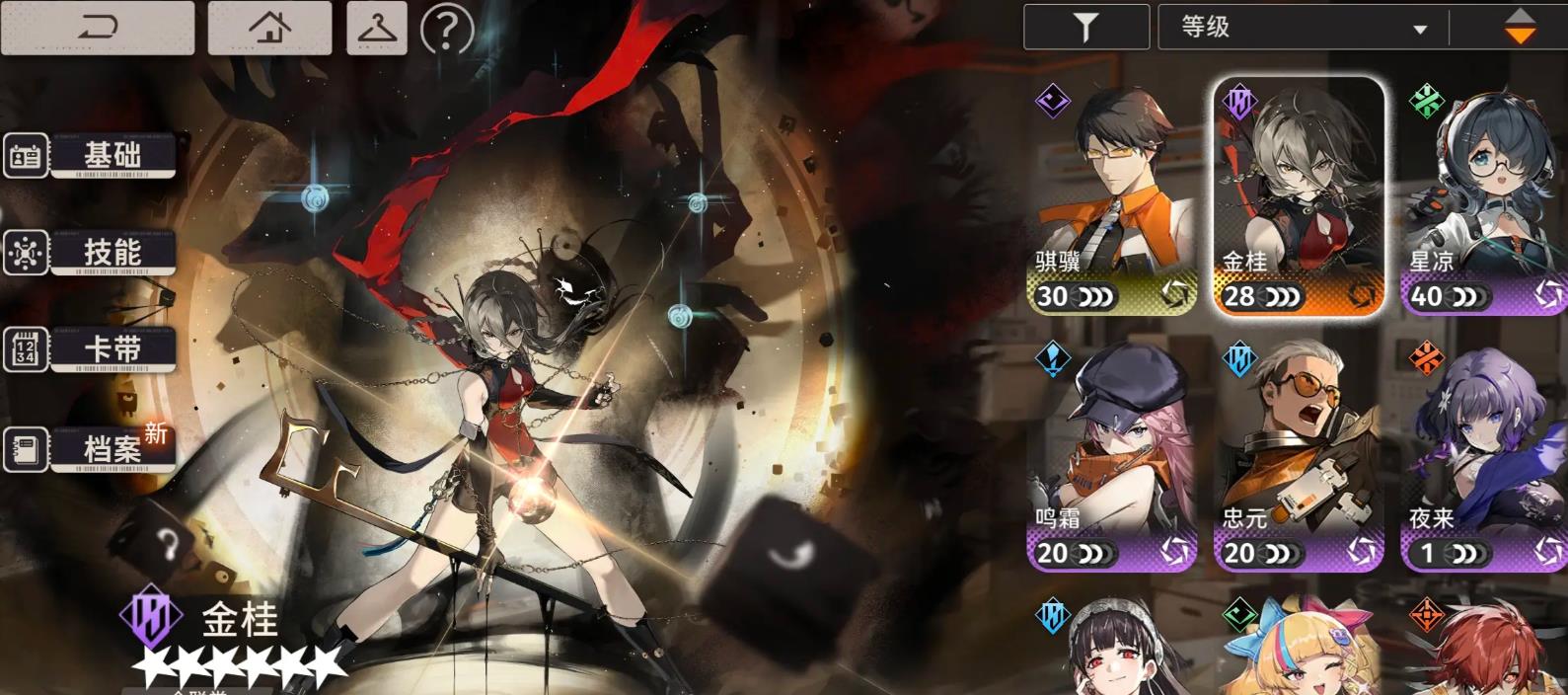Screen dimensions: 1568x695
Task: Pick the 星凉 character card
Action: (1484, 197)
